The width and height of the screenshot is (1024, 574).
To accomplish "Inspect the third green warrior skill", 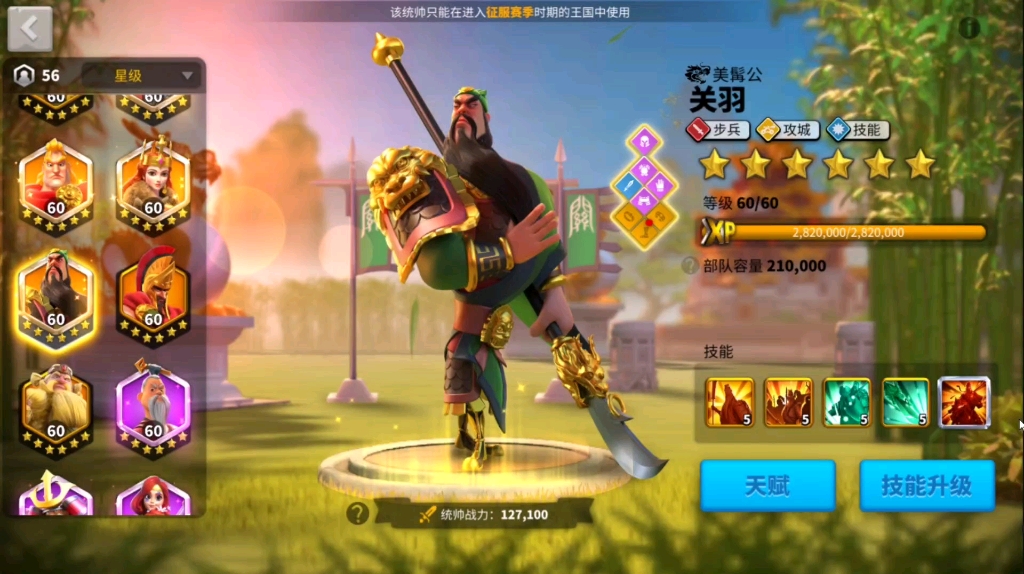I will coord(846,402).
